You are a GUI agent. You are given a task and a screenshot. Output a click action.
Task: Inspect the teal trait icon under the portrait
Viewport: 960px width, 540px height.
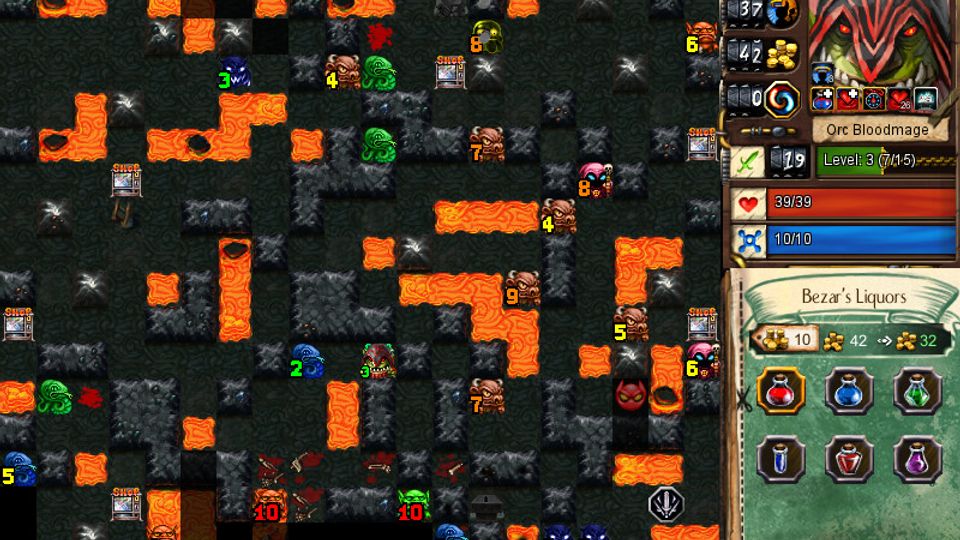click(924, 99)
